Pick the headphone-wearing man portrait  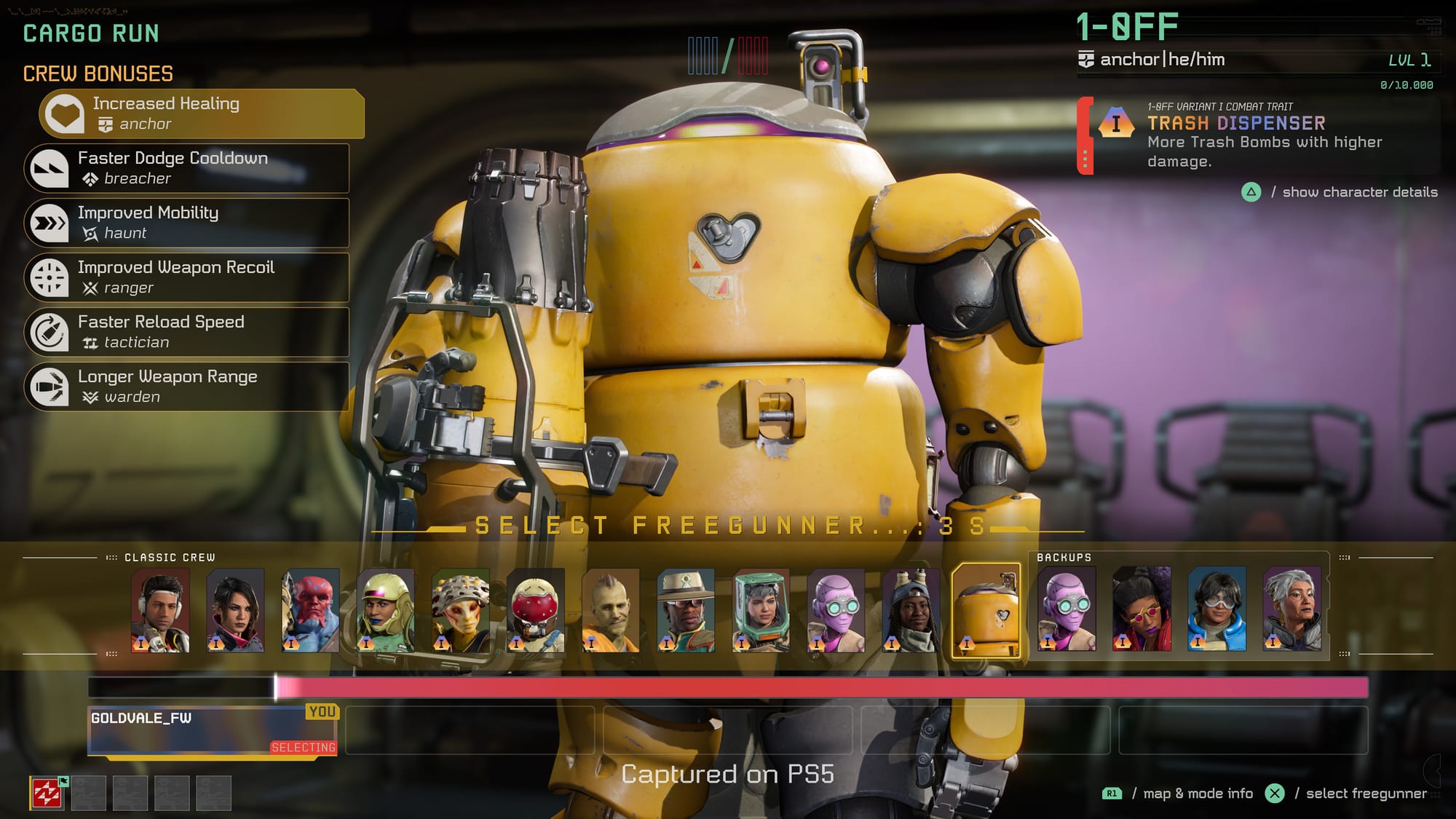coord(161,610)
